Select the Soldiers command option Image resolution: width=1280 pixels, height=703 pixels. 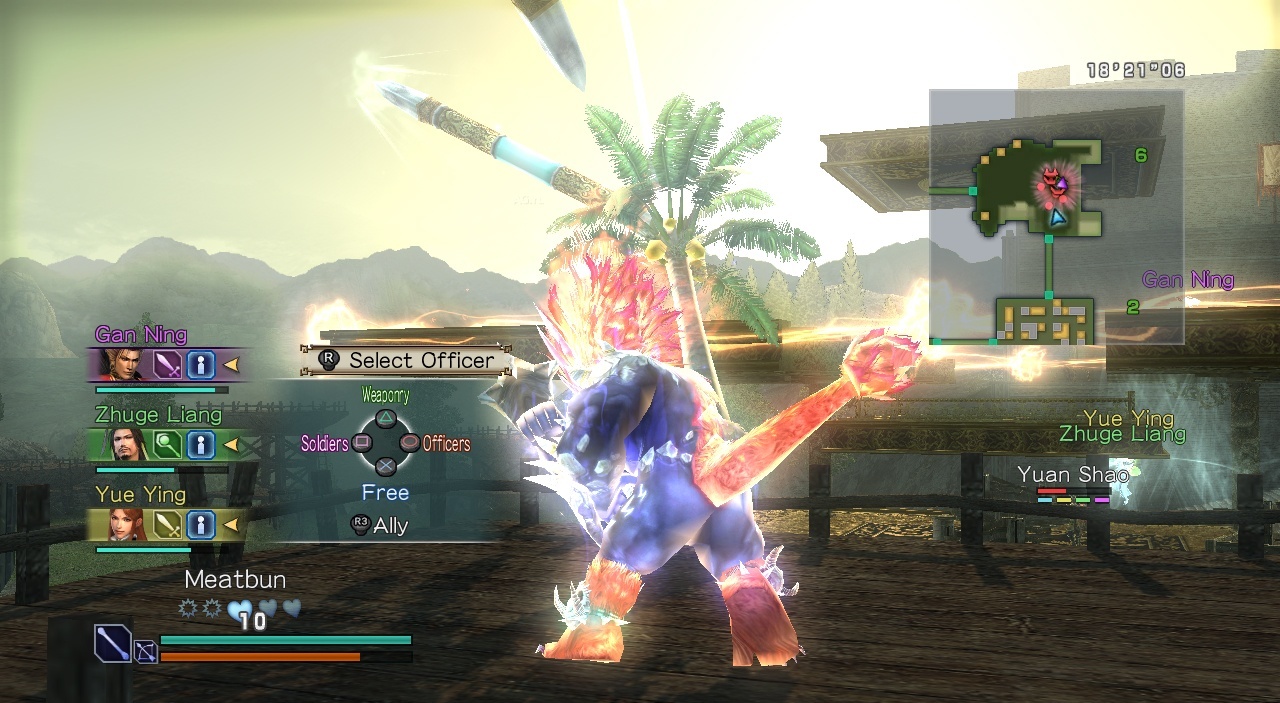[x=362, y=443]
